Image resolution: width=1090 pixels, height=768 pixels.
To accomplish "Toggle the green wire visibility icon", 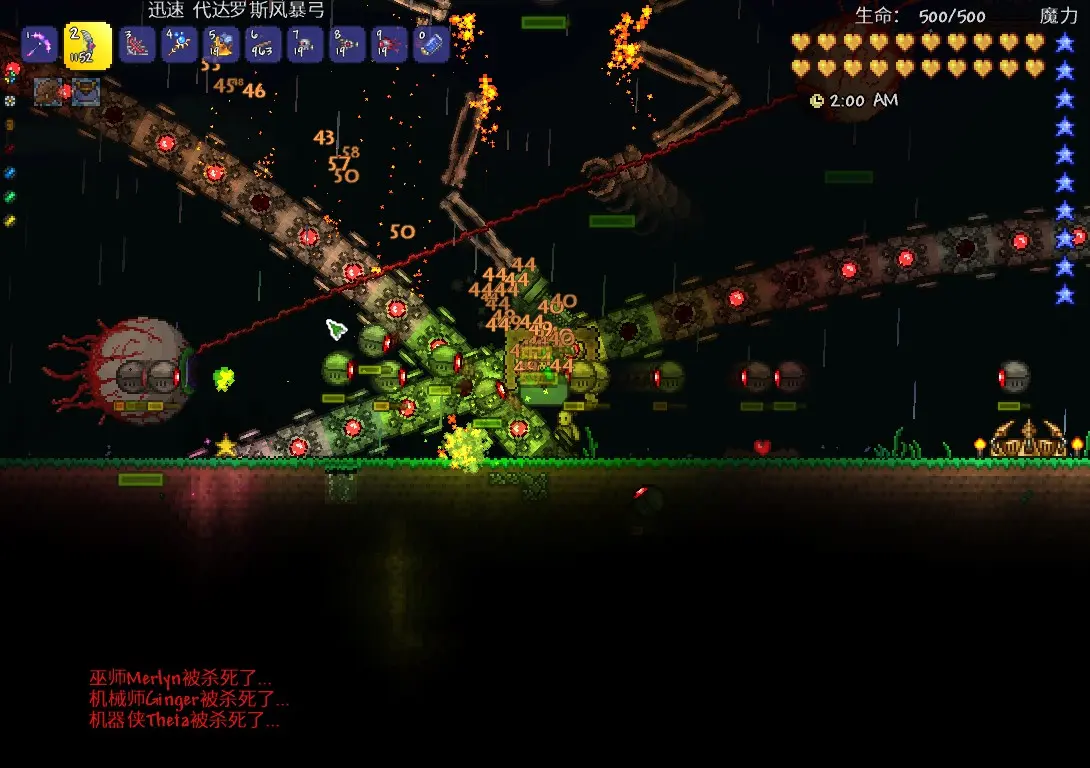I will 11,197.
